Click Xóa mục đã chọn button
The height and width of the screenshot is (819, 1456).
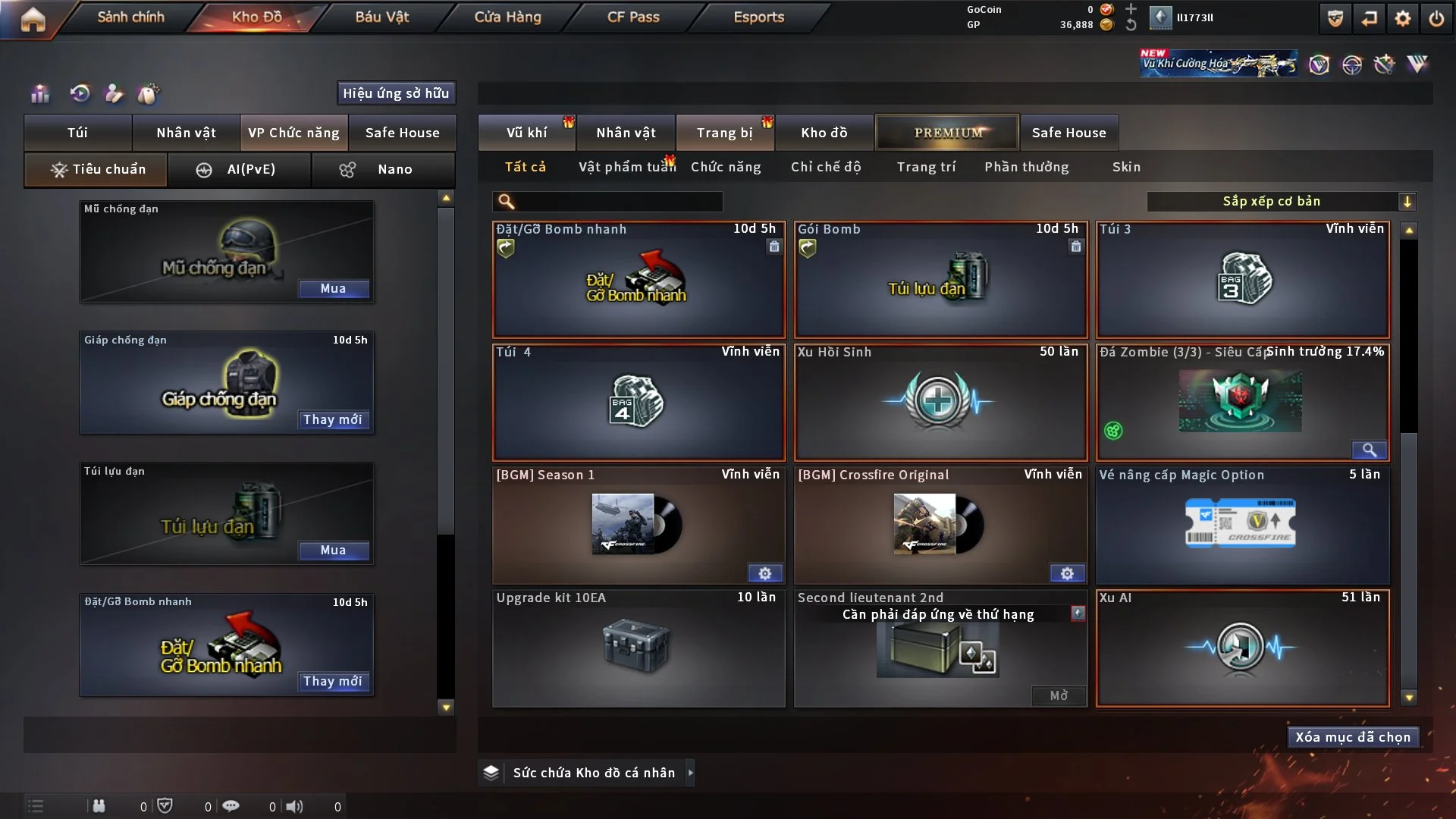tap(1352, 737)
